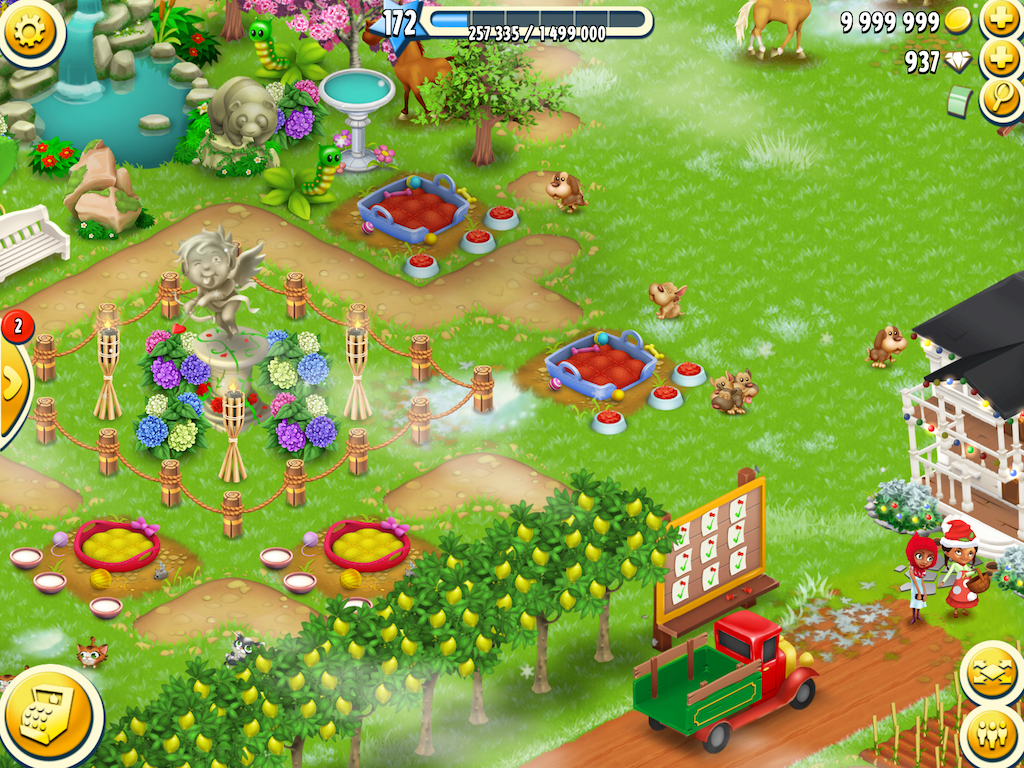
Task: Open the gear settings menu
Action: [x=31, y=31]
